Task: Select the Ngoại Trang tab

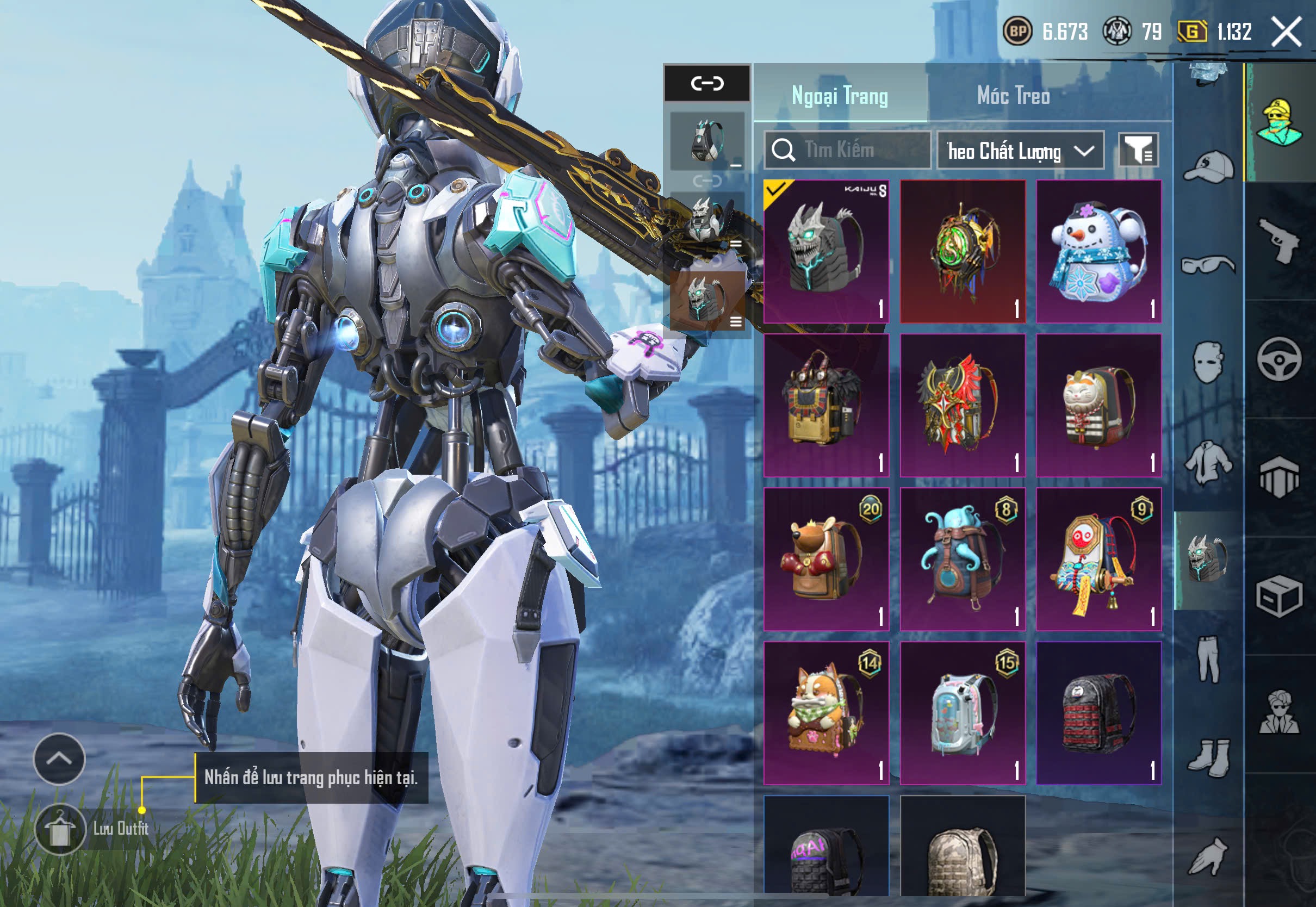Action: 839,96
